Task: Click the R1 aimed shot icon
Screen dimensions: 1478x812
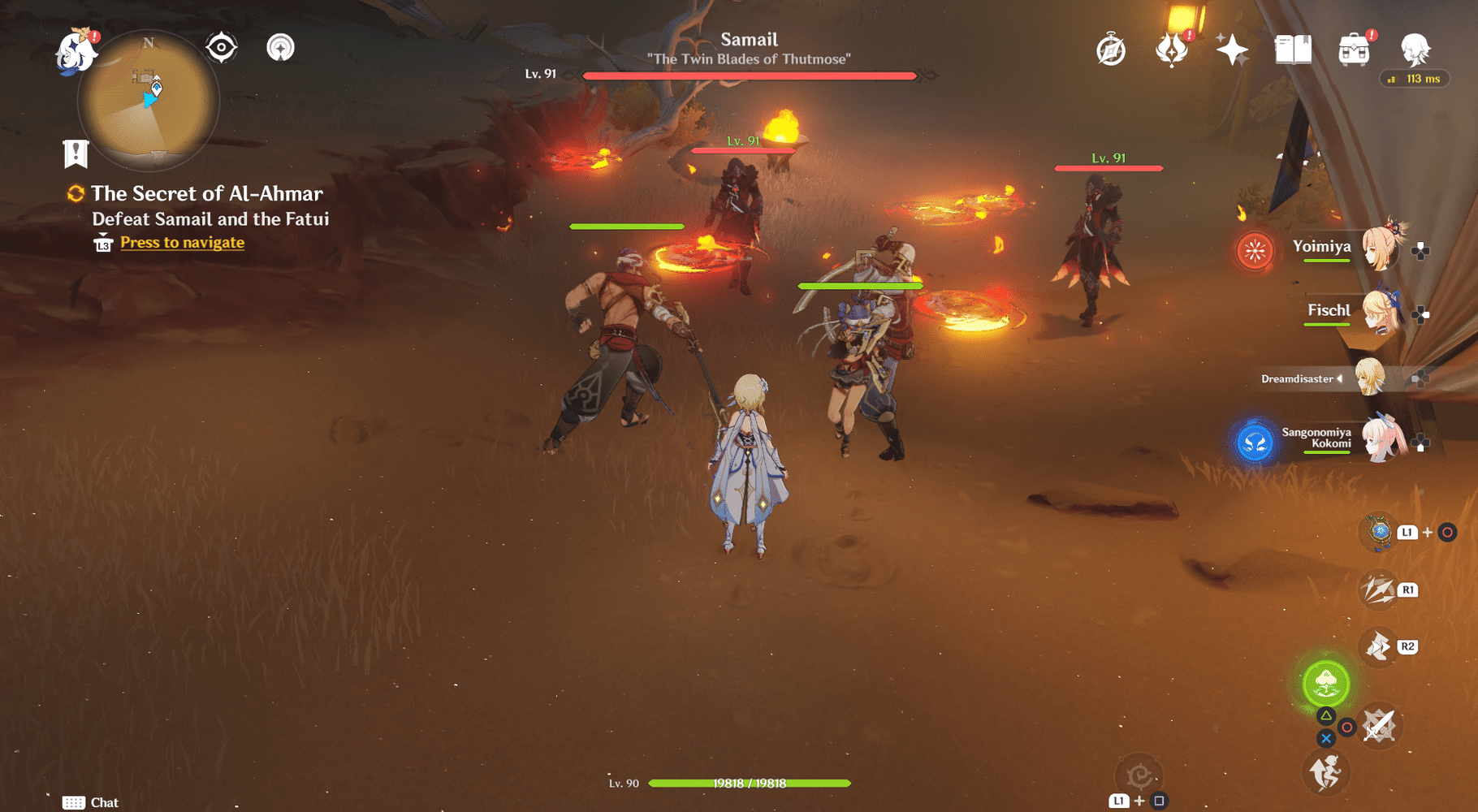Action: click(1378, 590)
